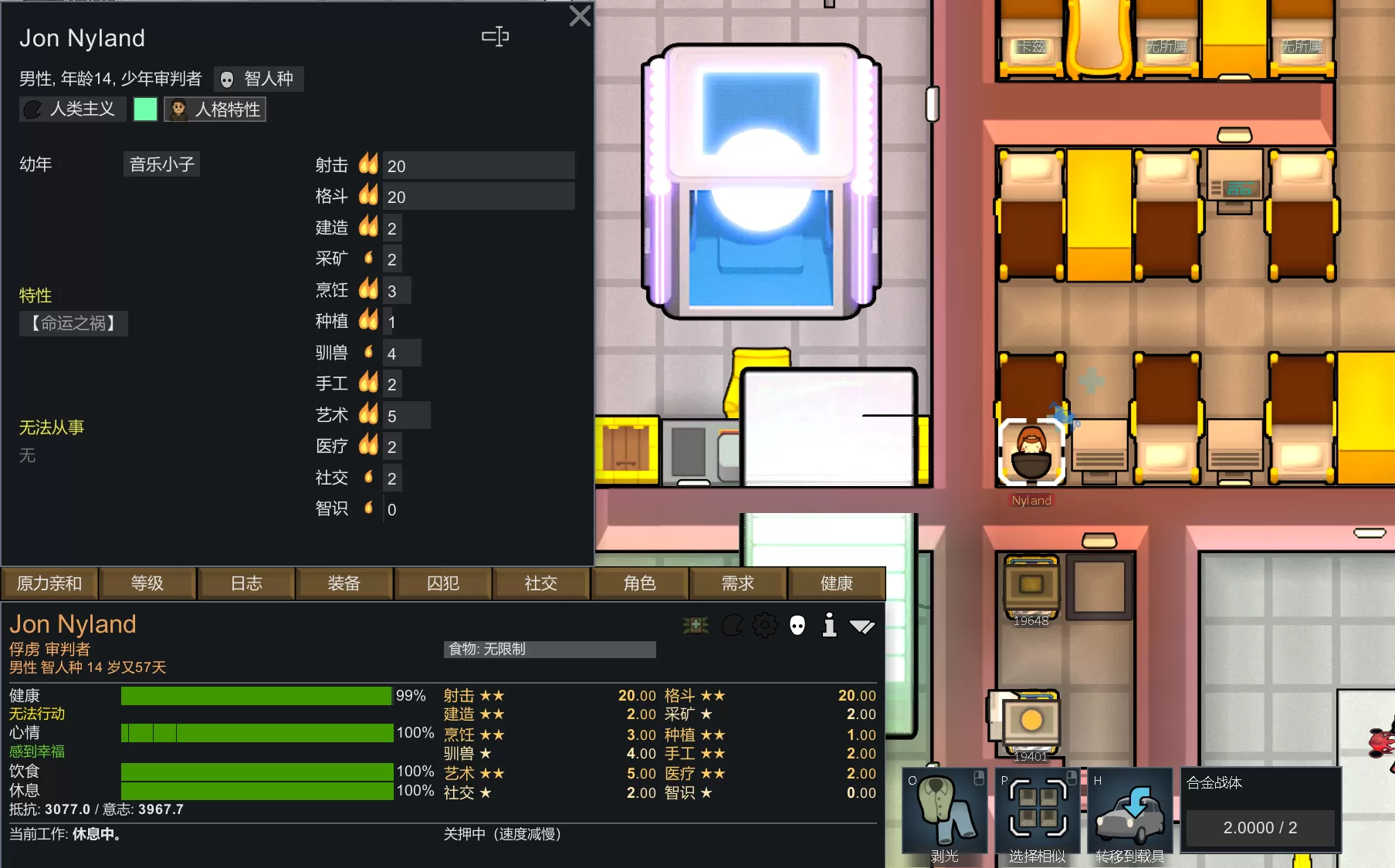
Task: Select the 音乐小子 childhood backstory
Action: tap(162, 164)
